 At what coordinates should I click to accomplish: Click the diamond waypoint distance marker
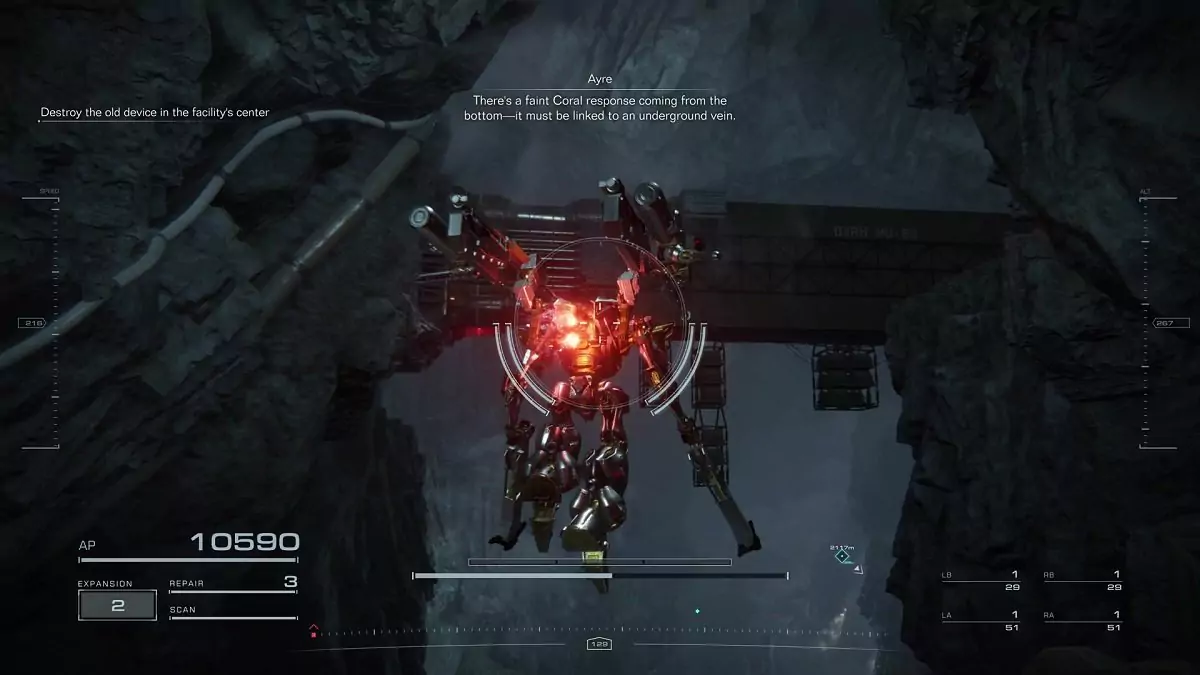(x=843, y=556)
